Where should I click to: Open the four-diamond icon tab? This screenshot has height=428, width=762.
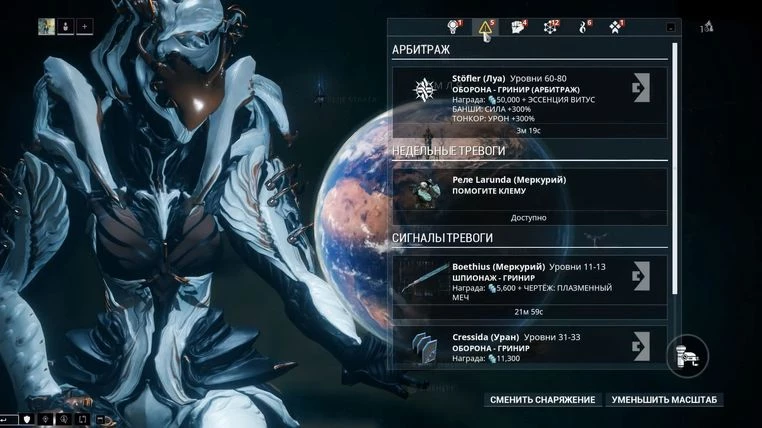pos(614,27)
